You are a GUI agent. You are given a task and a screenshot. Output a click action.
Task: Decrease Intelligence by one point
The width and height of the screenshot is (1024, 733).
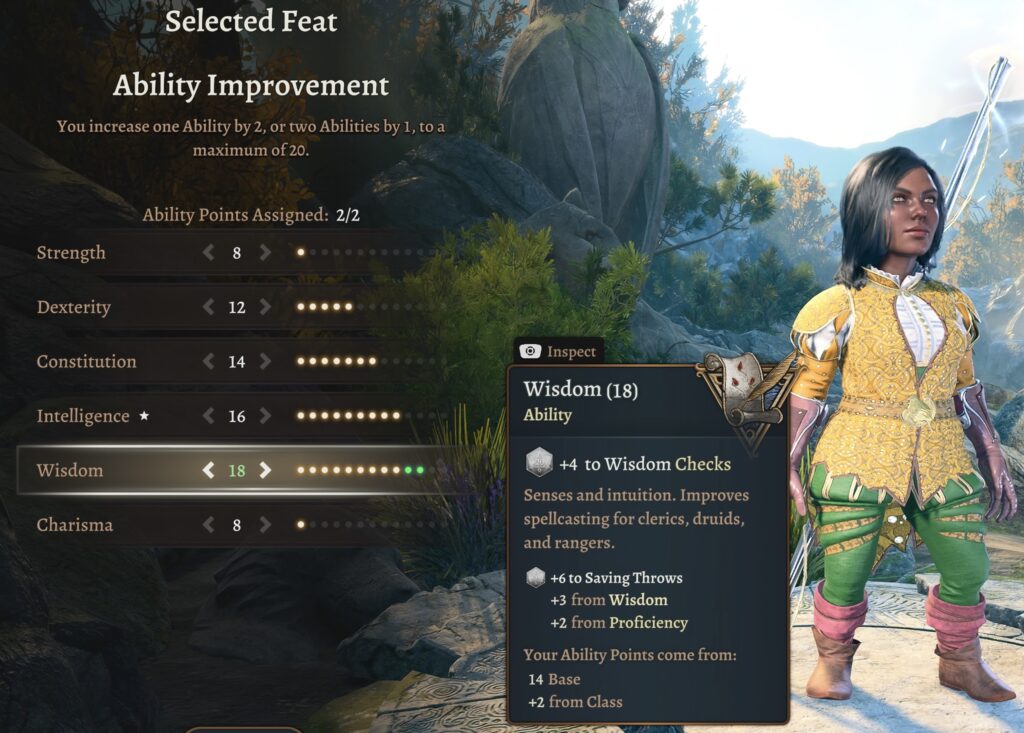click(x=208, y=416)
